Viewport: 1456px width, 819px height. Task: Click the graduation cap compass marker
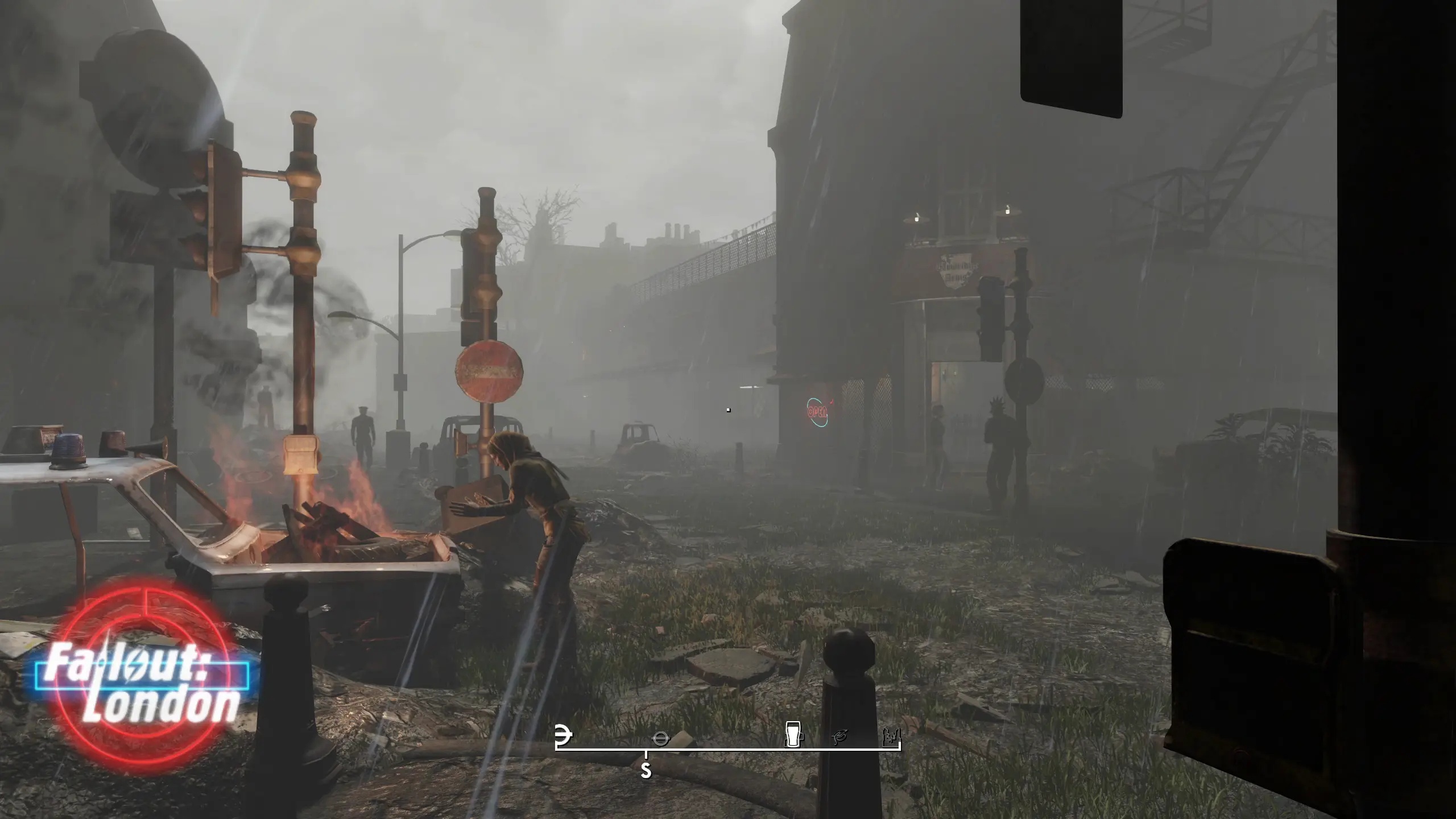point(841,738)
